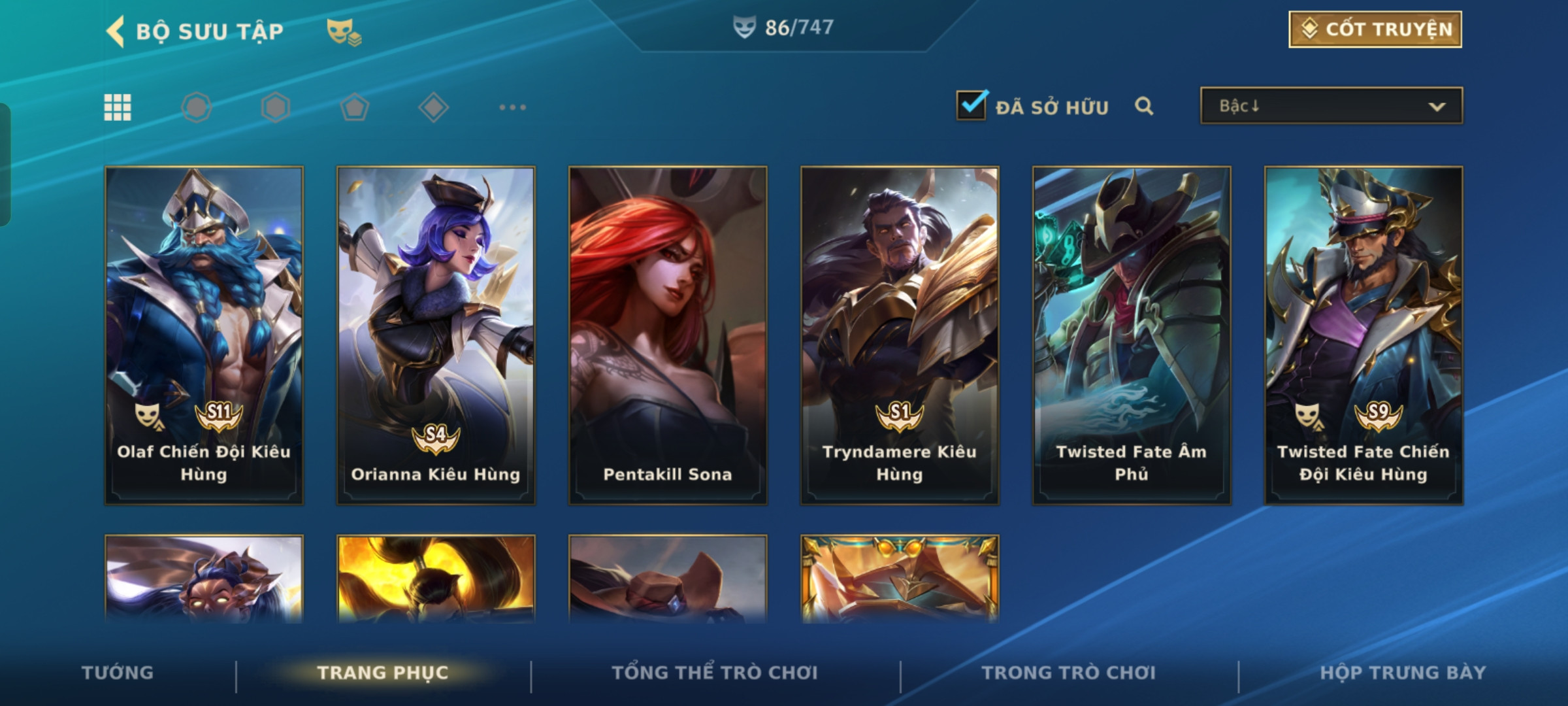Open the Hộp Trưng Bày tab
This screenshot has width=1568, height=706.
coord(1403,673)
